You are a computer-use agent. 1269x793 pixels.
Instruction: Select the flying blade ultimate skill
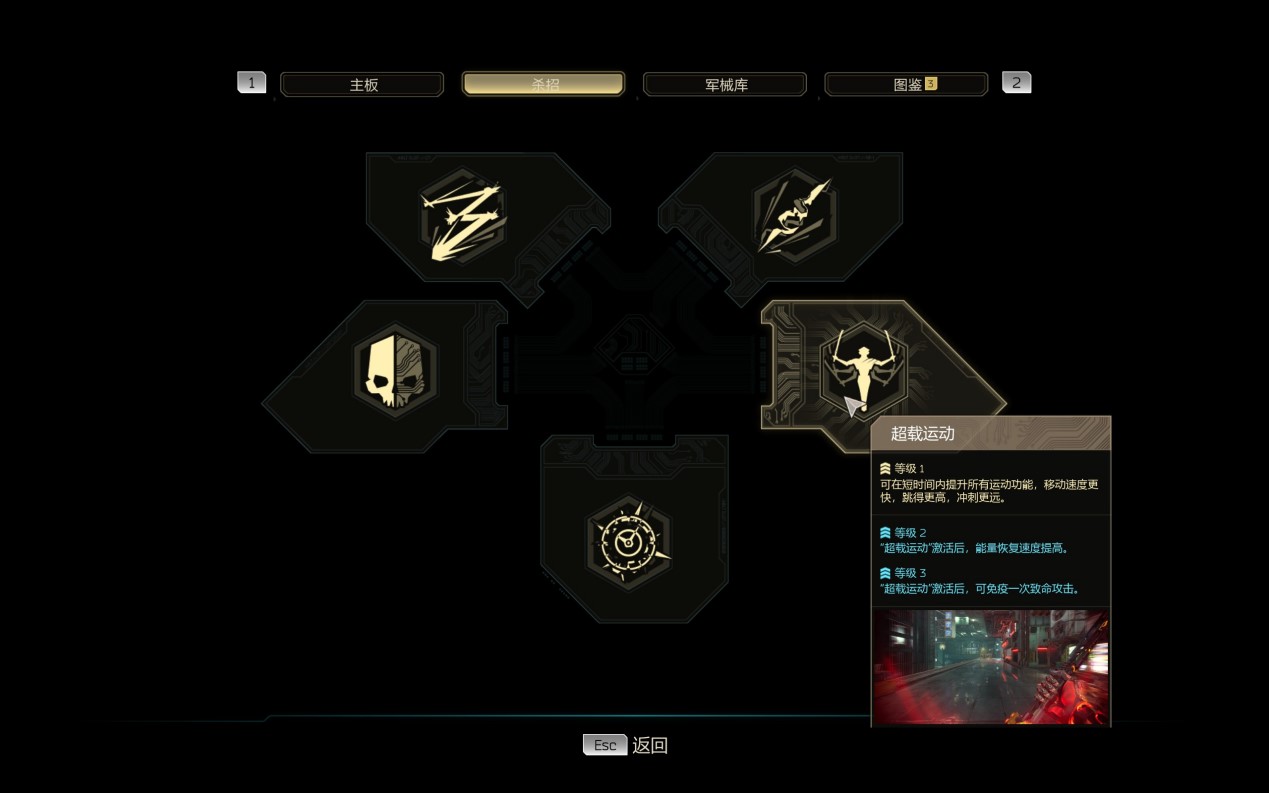[795, 216]
